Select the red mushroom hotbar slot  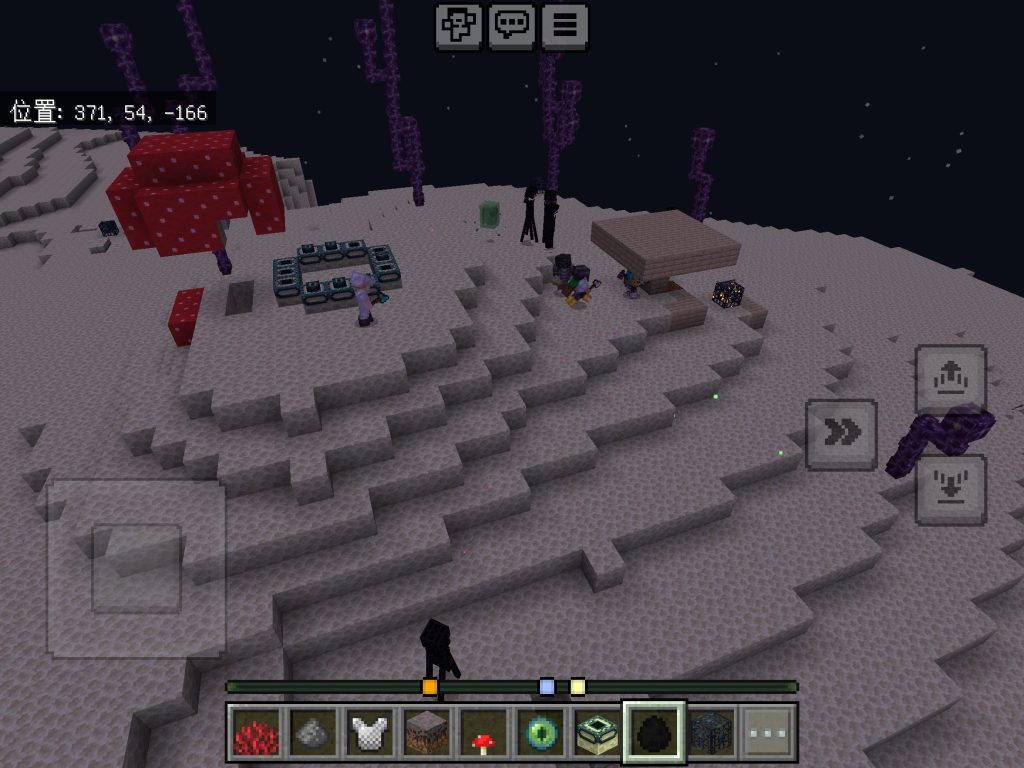[x=484, y=732]
